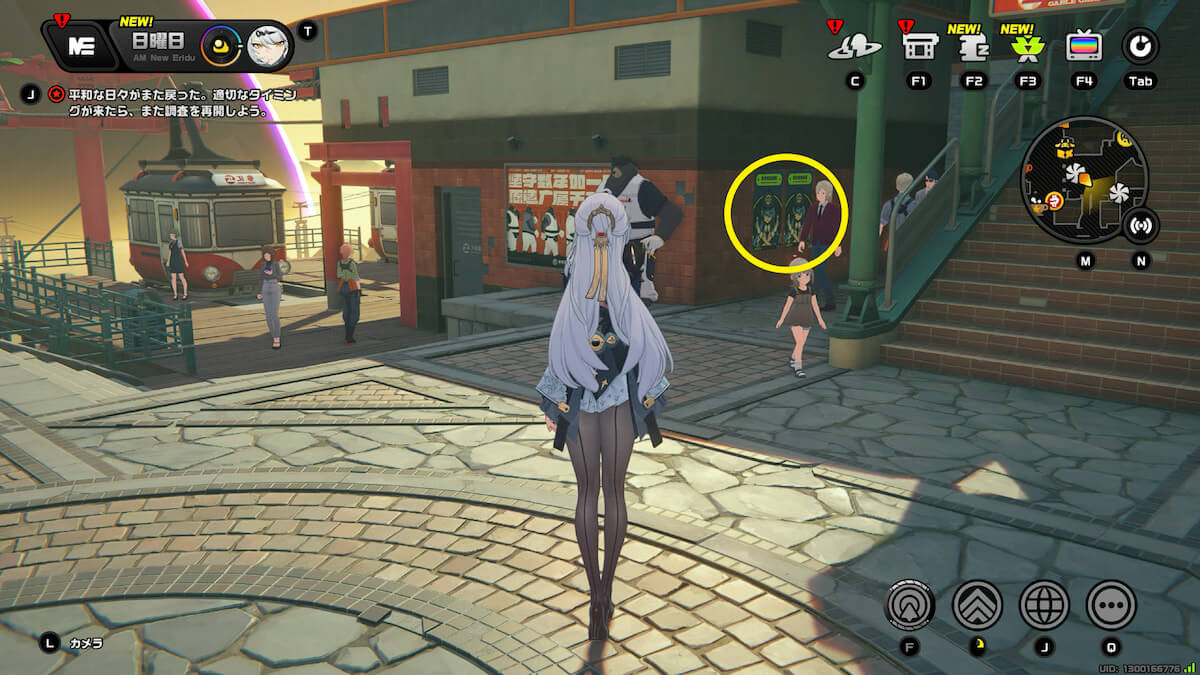Click the globe icon button
The image size is (1200, 675).
point(1044,604)
